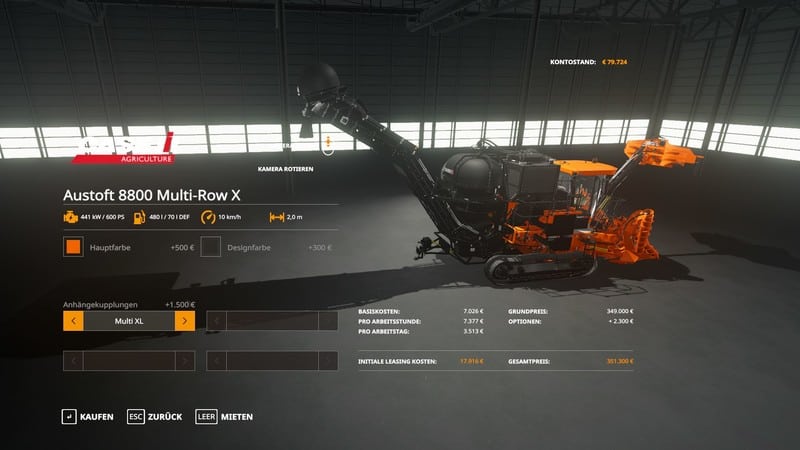Lease the harvester with Mieten
800x450 pixels.
tap(224, 416)
